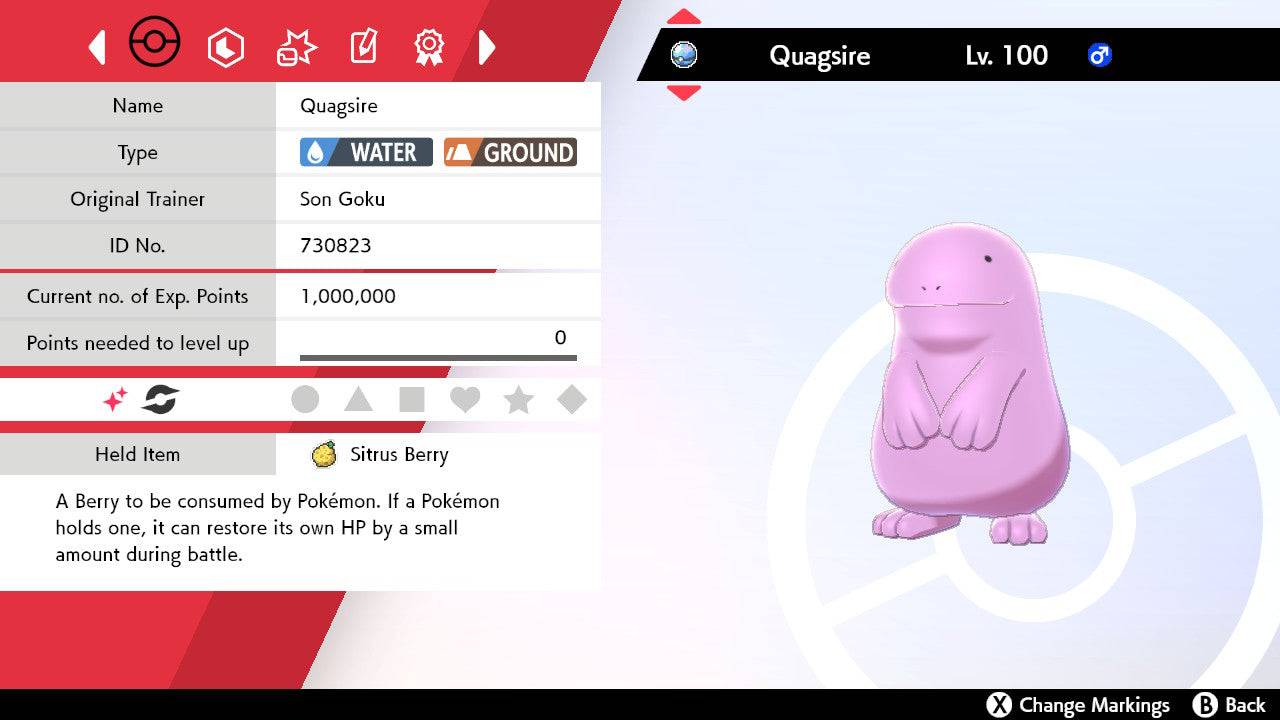The width and height of the screenshot is (1280, 720).
Task: Toggle the square marking
Action: (x=412, y=400)
